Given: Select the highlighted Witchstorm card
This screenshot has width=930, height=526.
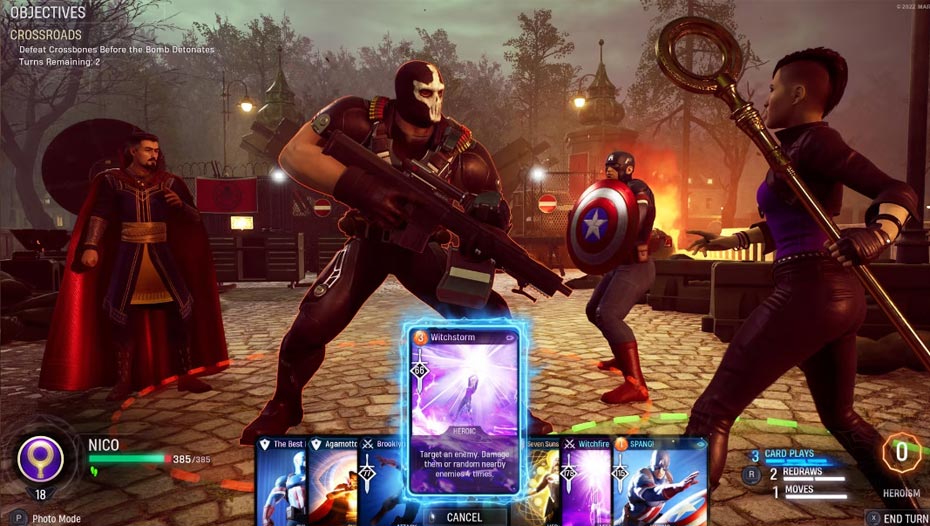Looking at the screenshot, I should (x=463, y=411).
